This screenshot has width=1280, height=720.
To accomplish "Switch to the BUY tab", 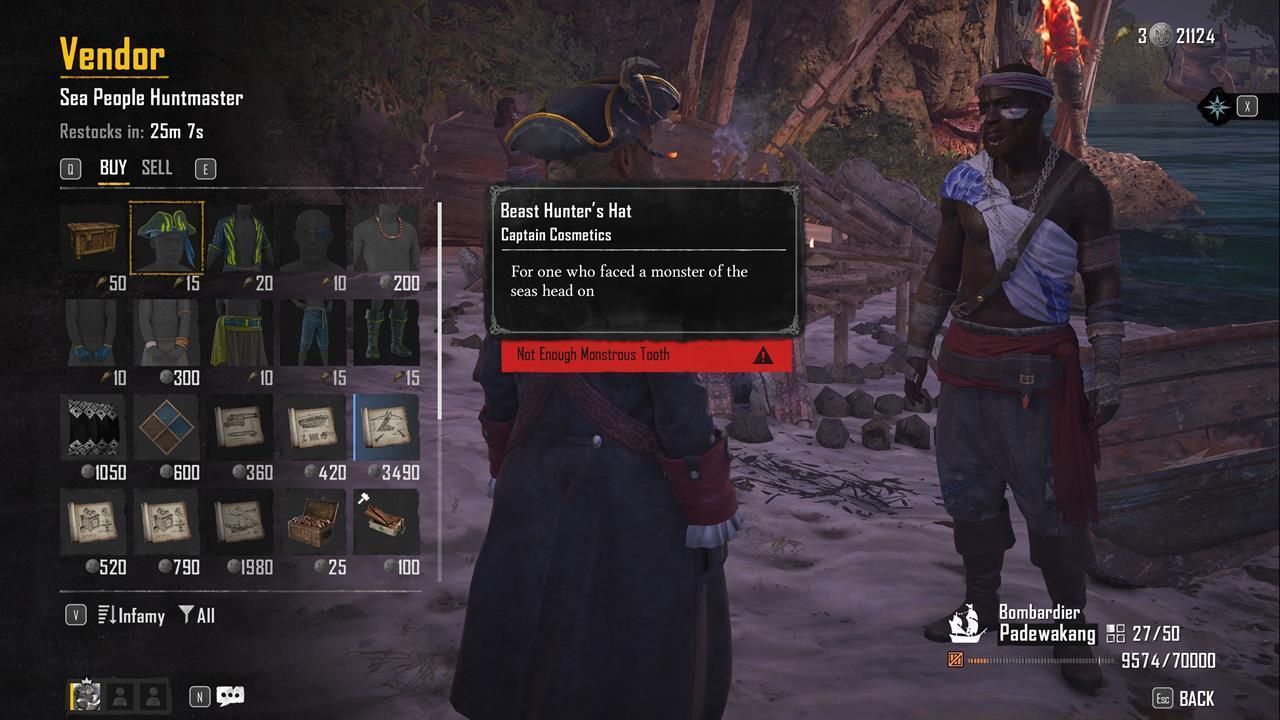I will pyautogui.click(x=113, y=168).
